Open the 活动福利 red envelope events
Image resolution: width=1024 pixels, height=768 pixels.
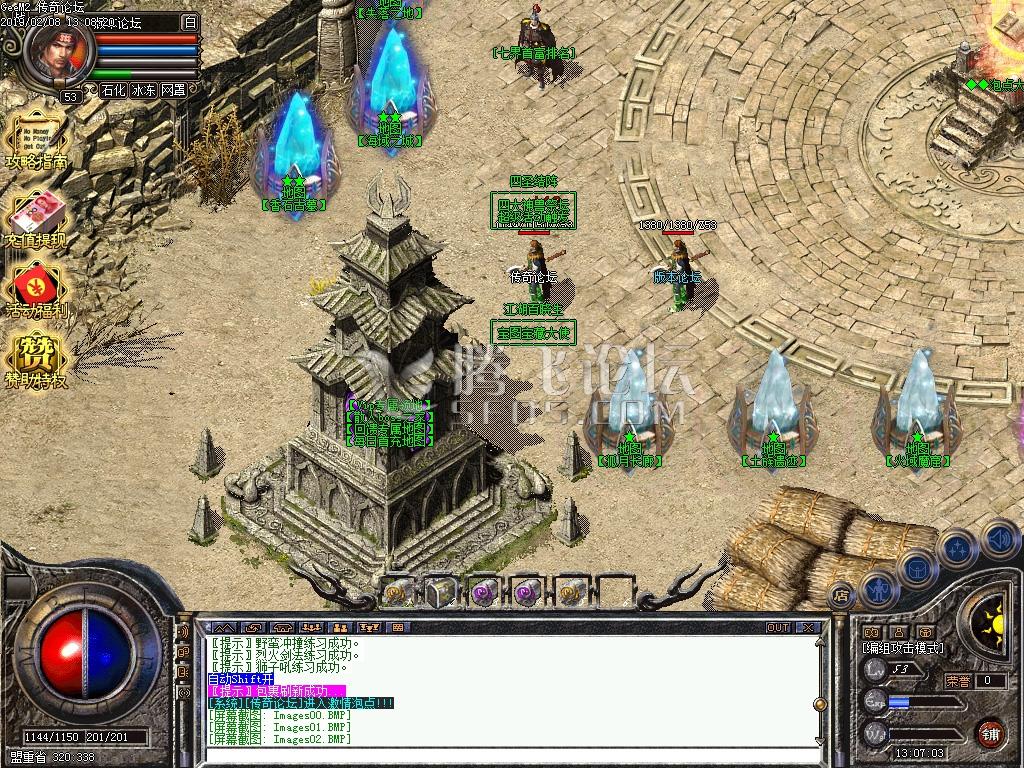click(x=37, y=290)
